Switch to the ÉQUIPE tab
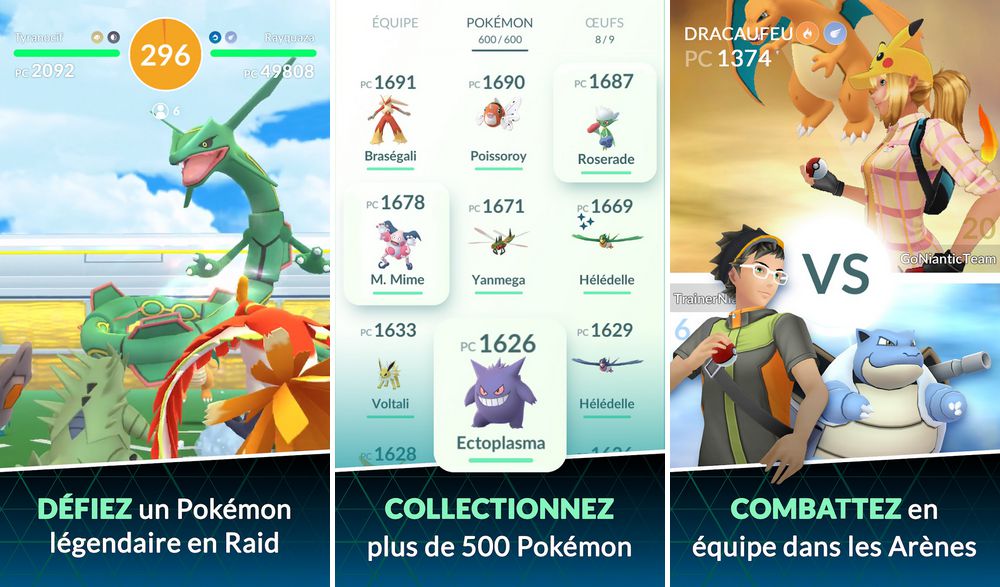The height and width of the screenshot is (587, 1000). click(395, 23)
